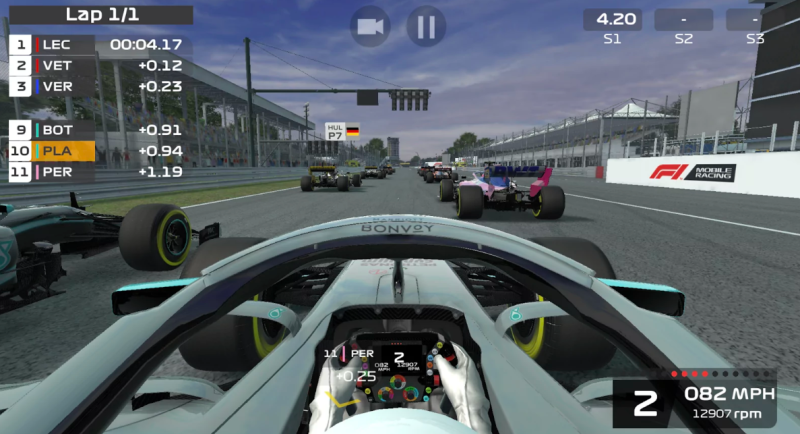Screen dimensions: 800x434
Task: Select LEC leaderboard row
Action: click(100, 44)
